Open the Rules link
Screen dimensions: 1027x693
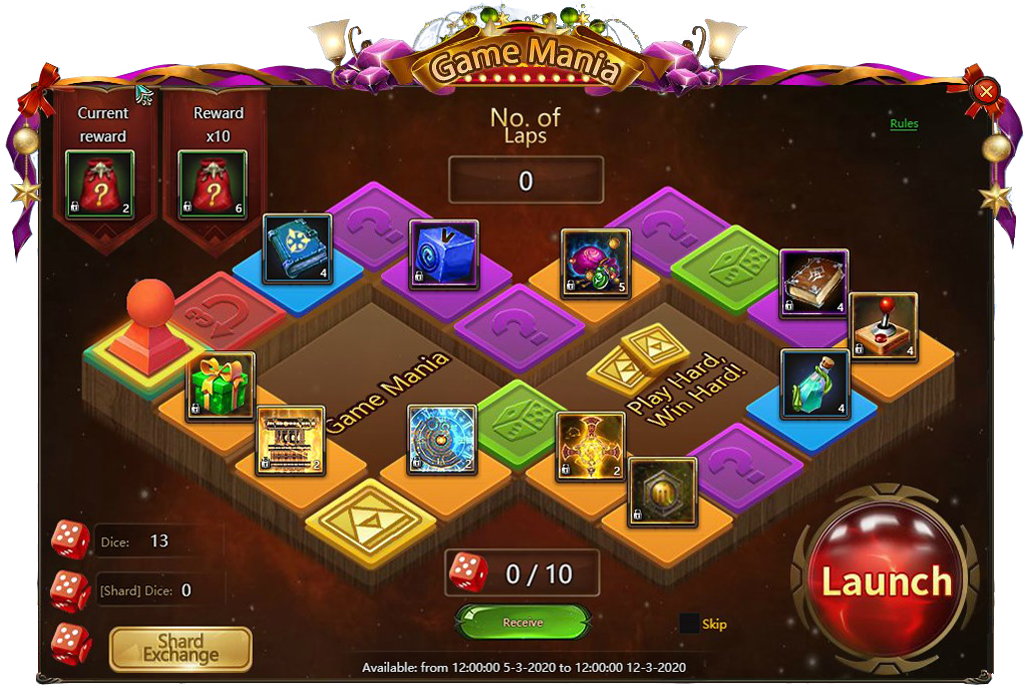904,124
